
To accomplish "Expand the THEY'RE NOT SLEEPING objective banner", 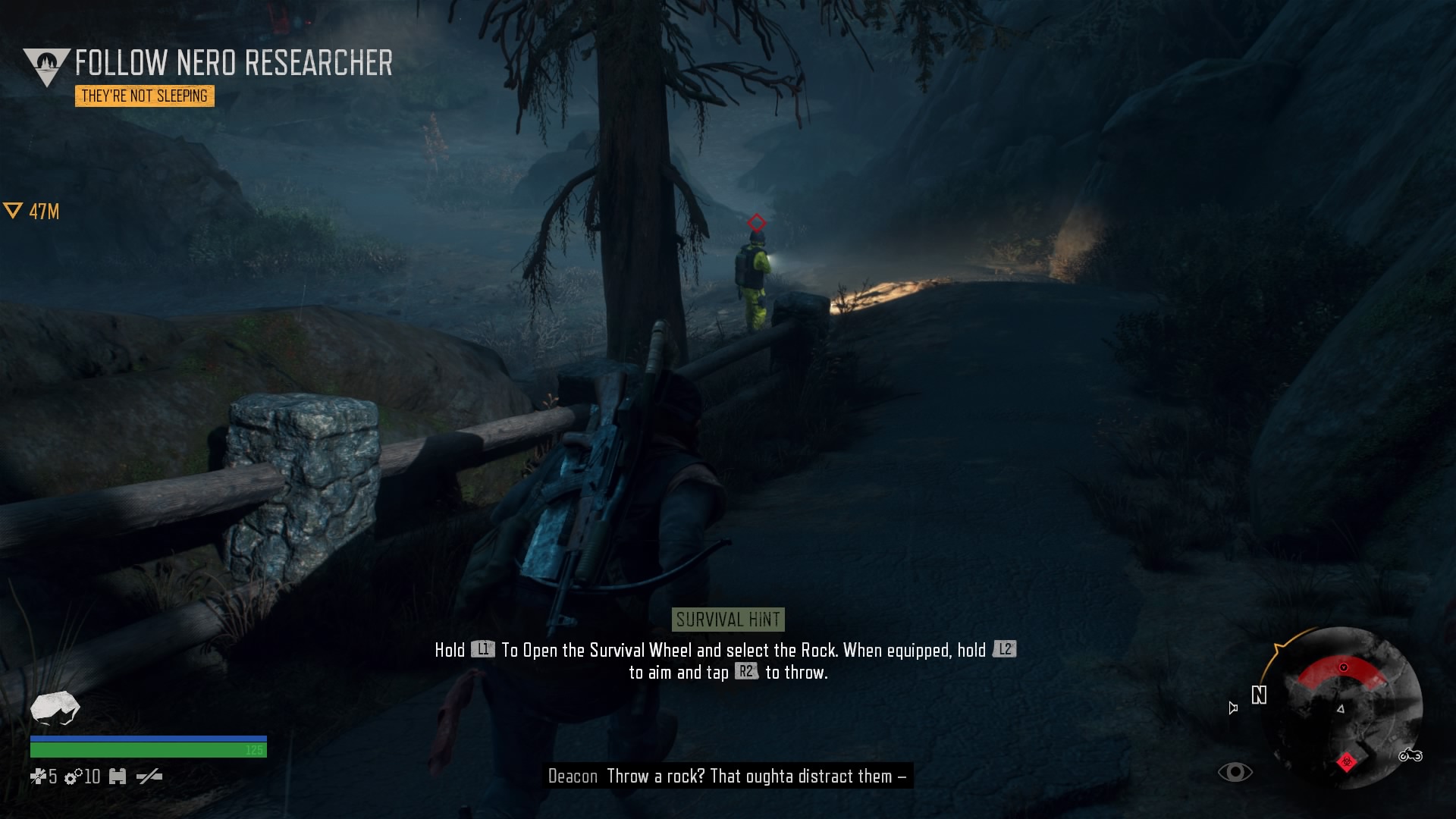I will [146, 97].
